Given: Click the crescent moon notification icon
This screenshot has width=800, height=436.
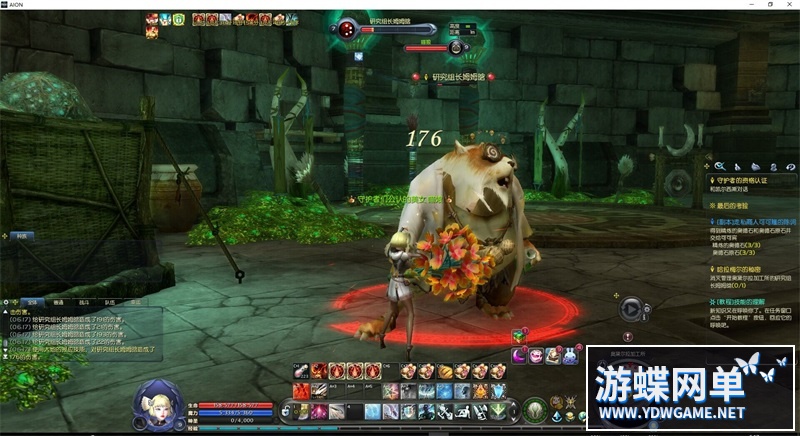Looking at the screenshot, I should click(x=519, y=355).
